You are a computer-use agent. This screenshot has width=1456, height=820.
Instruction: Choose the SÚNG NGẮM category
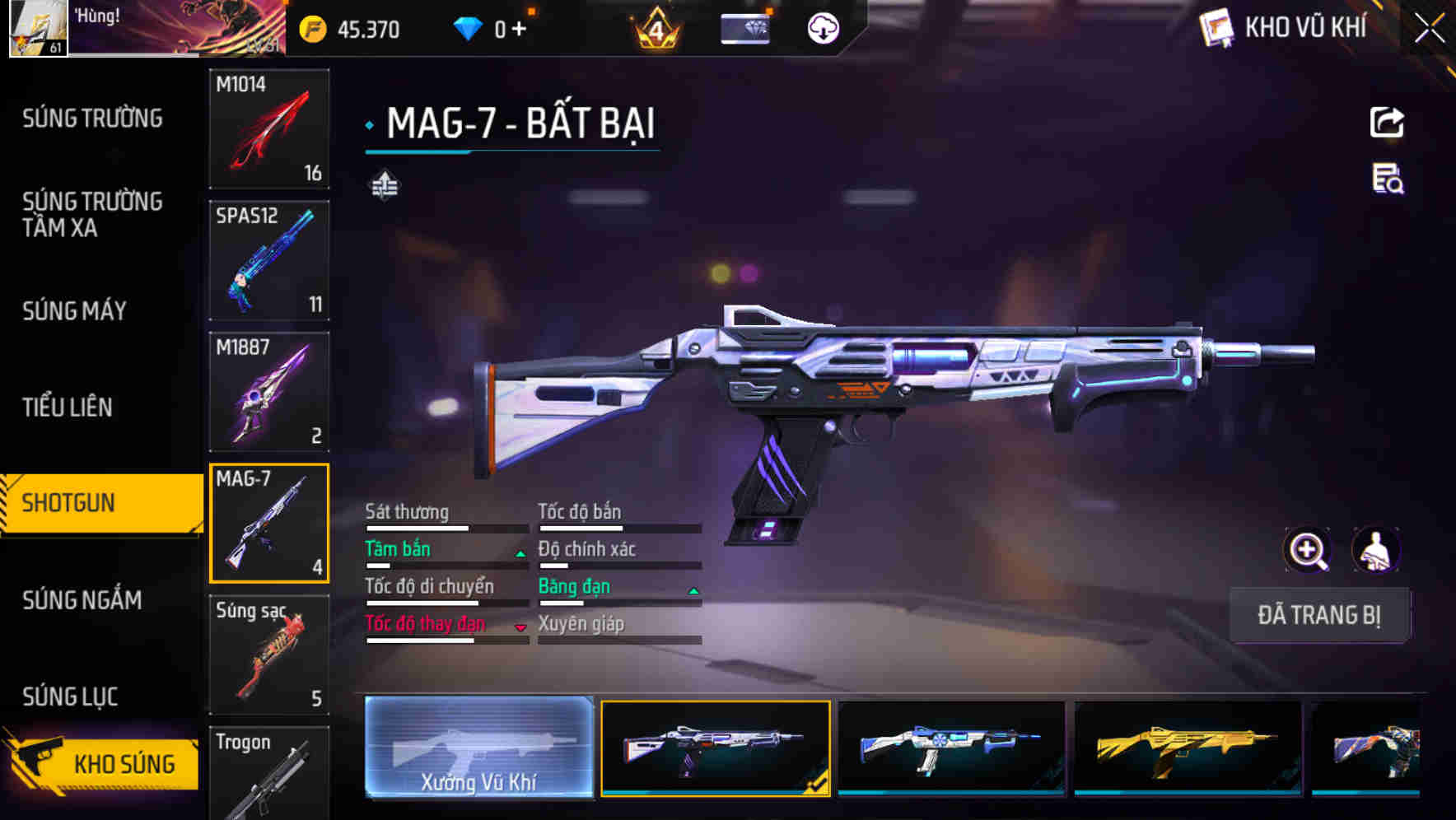[82, 600]
